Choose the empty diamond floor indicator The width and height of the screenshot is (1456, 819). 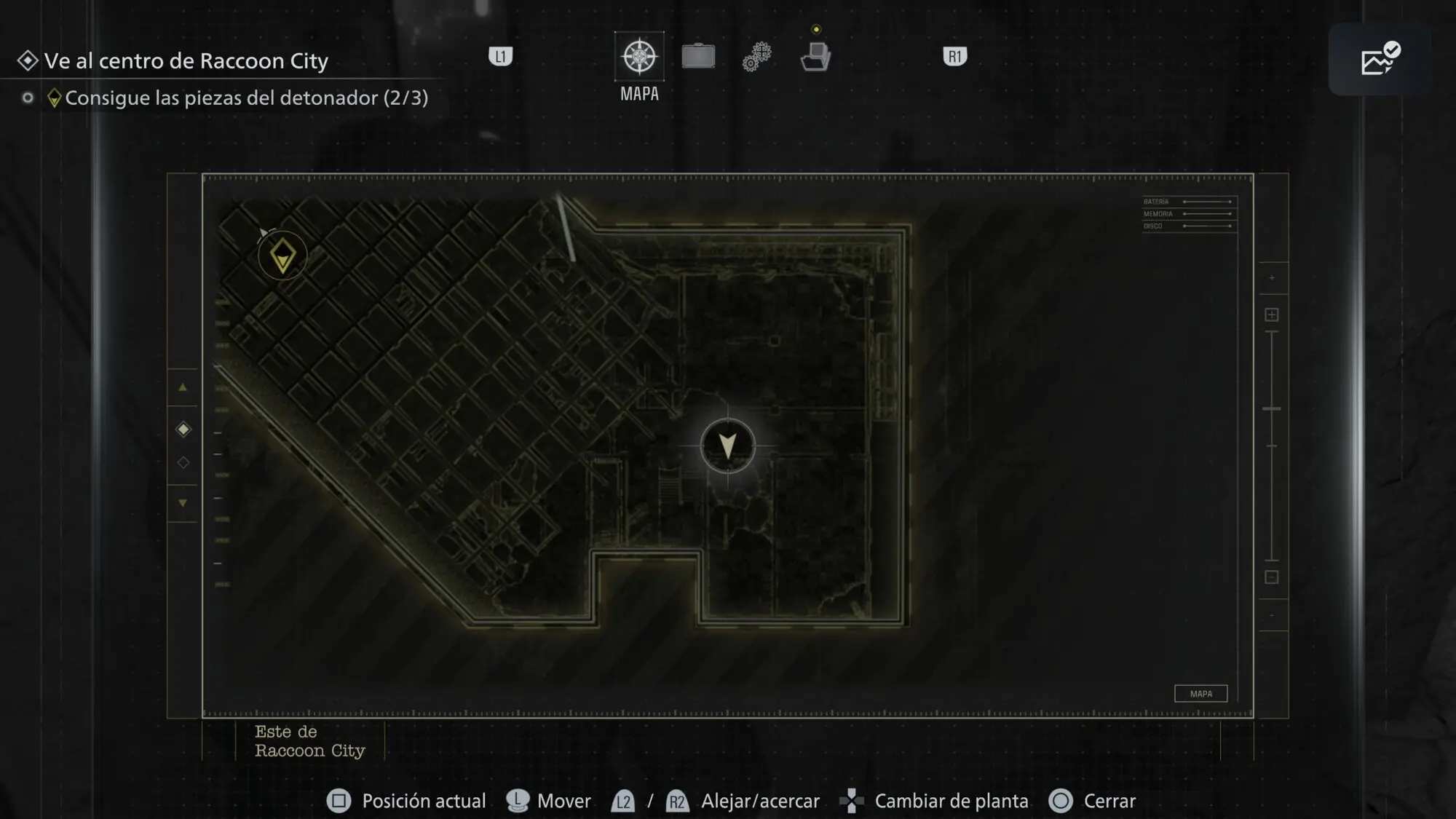(183, 462)
